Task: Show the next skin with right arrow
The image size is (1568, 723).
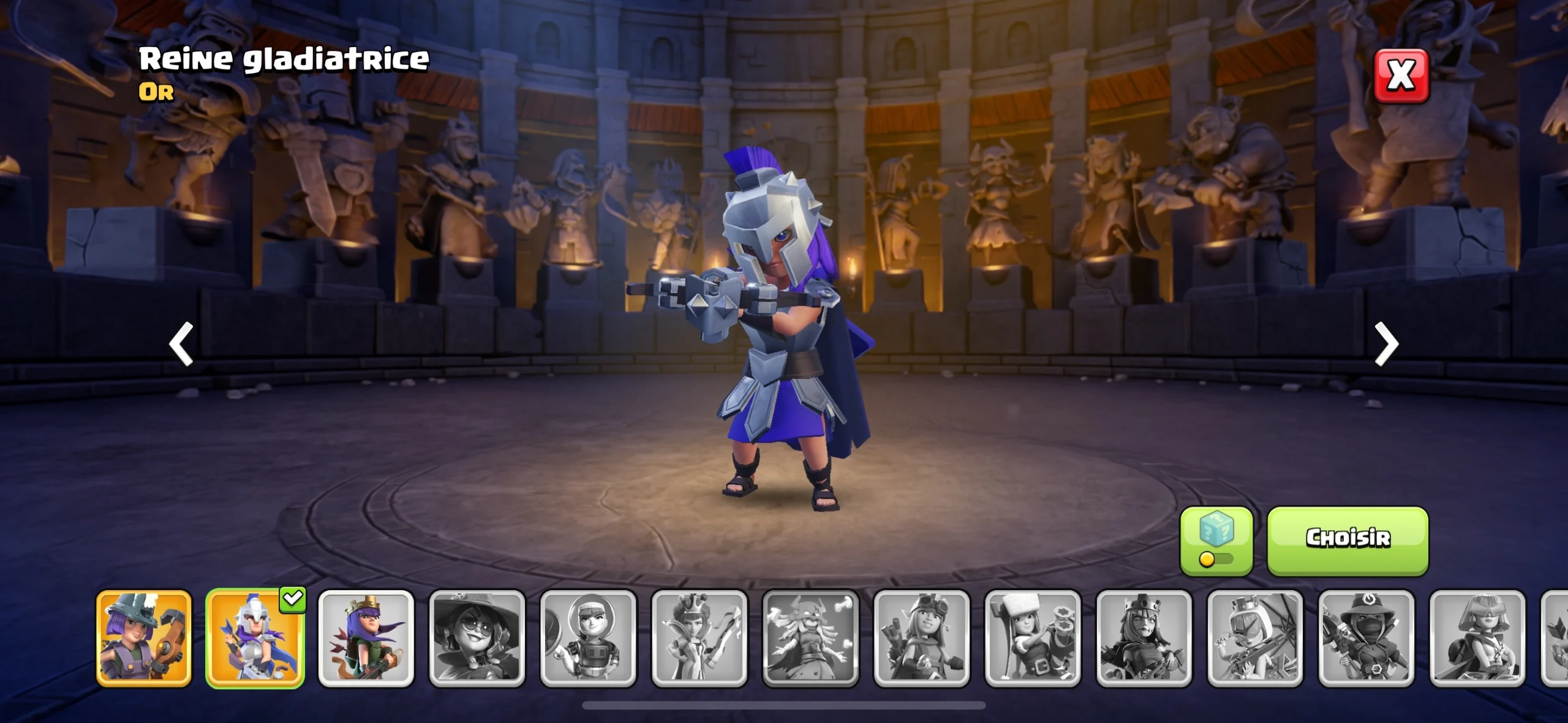Action: pyautogui.click(x=1386, y=344)
